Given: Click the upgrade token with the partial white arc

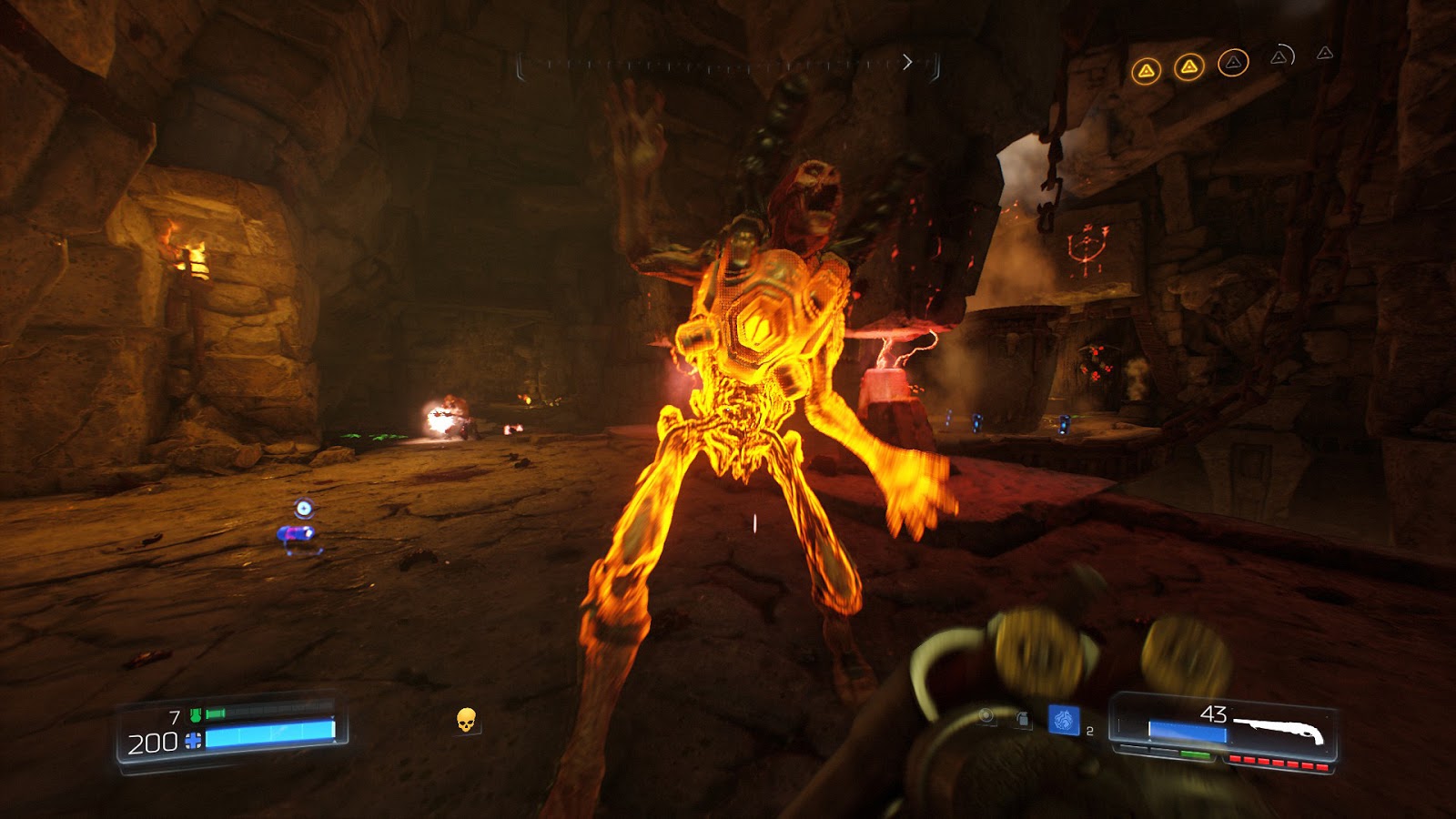Looking at the screenshot, I should click(x=1280, y=57).
